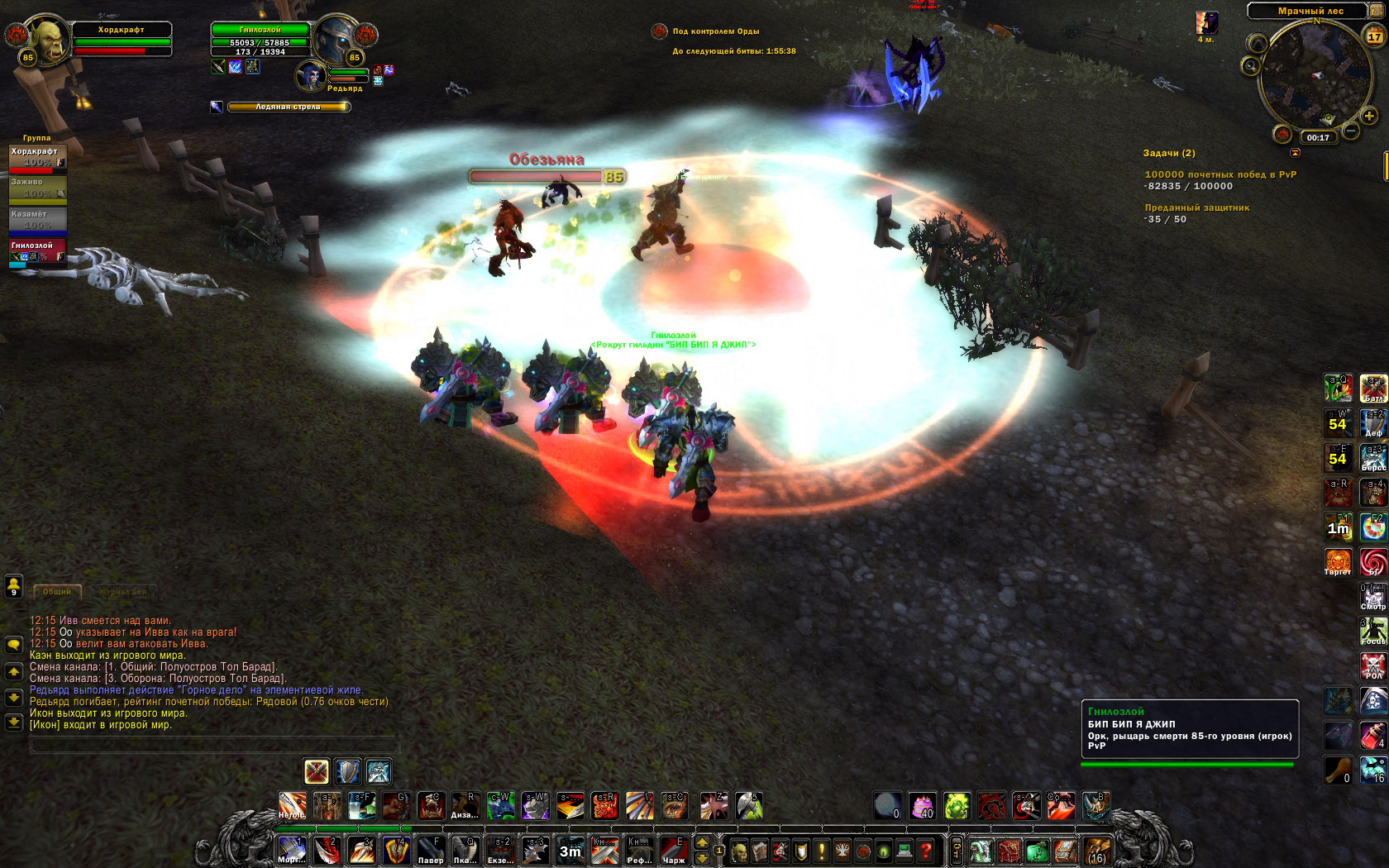This screenshot has height=868, width=1389.
Task: Switch to the Журнал боя chat tab
Action: (122, 592)
